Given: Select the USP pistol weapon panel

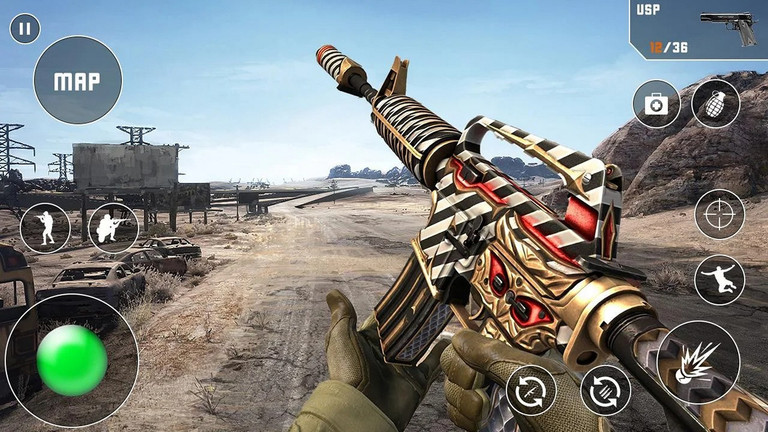Looking at the screenshot, I should (698, 29).
